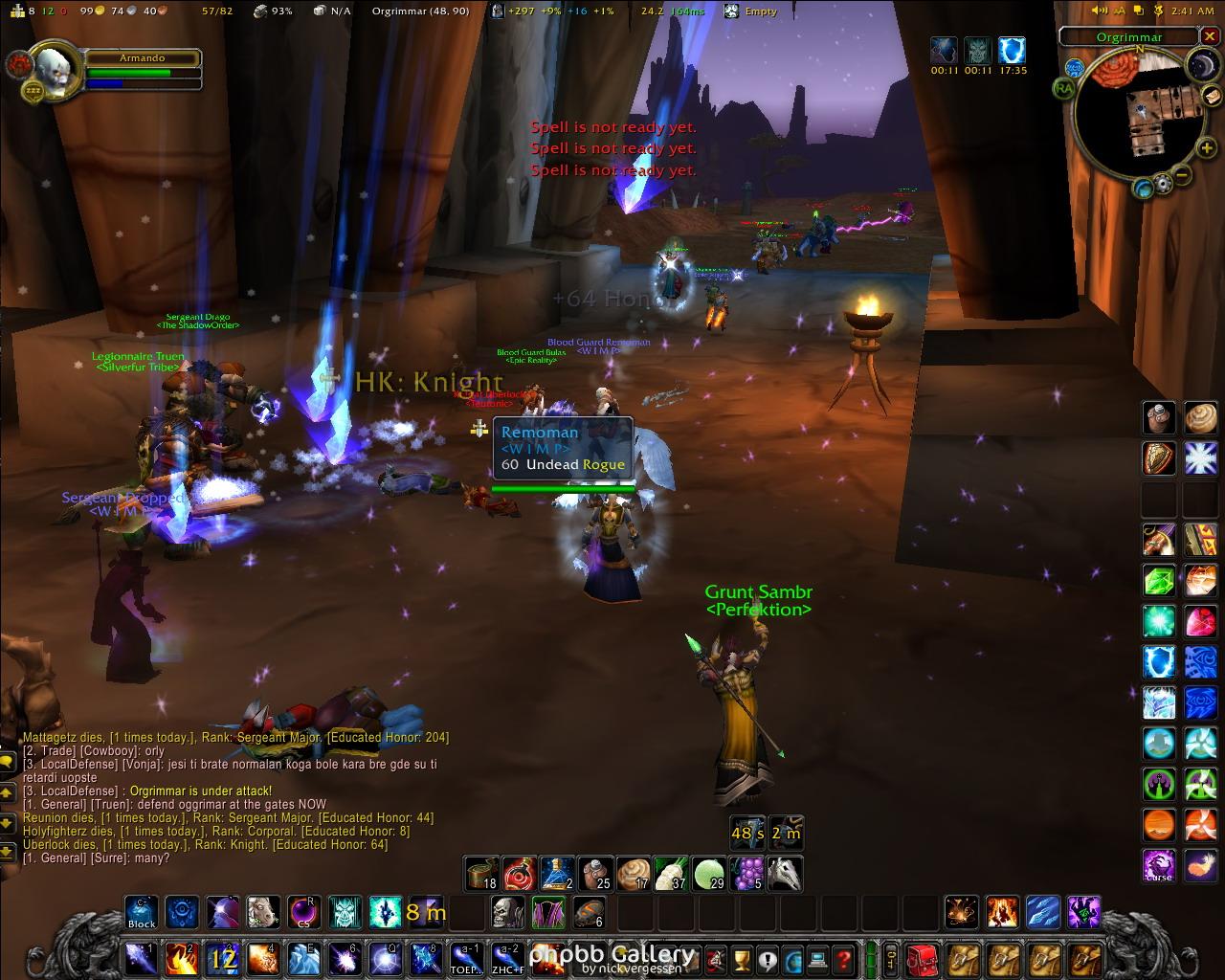1225x980 pixels.
Task: Click the green RA minimap button
Action: (1064, 89)
